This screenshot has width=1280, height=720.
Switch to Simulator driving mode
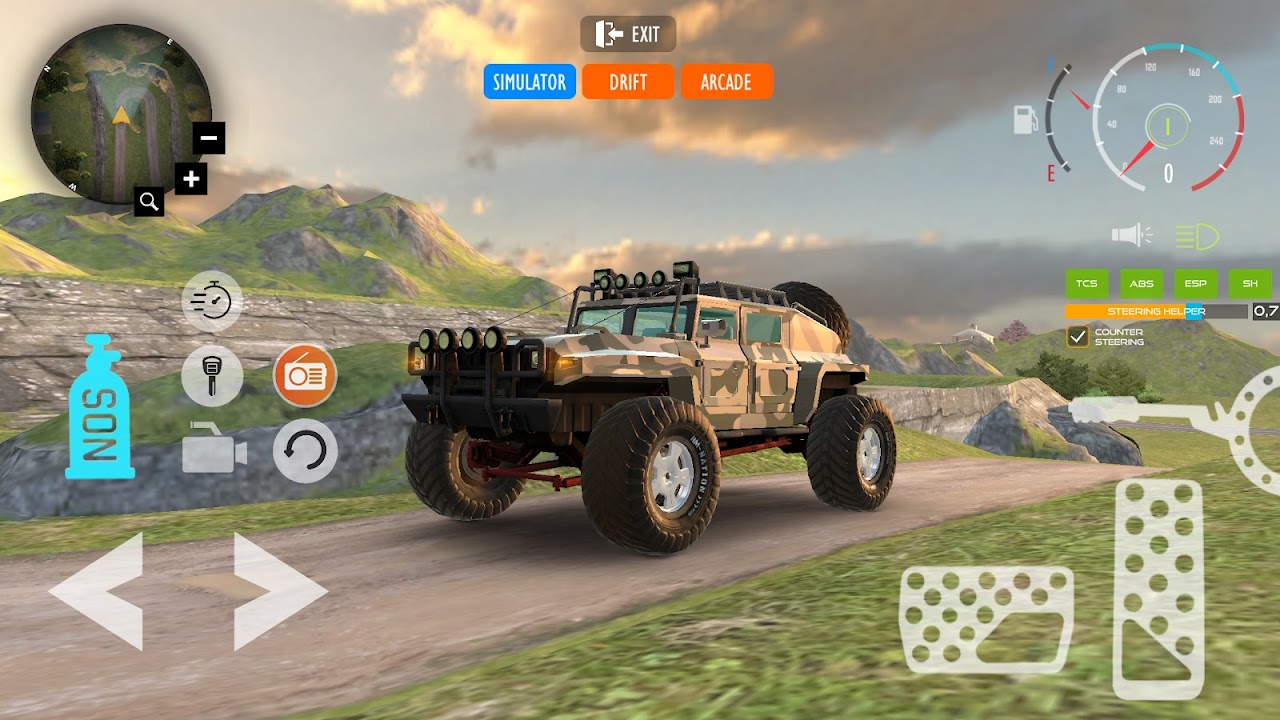click(529, 82)
